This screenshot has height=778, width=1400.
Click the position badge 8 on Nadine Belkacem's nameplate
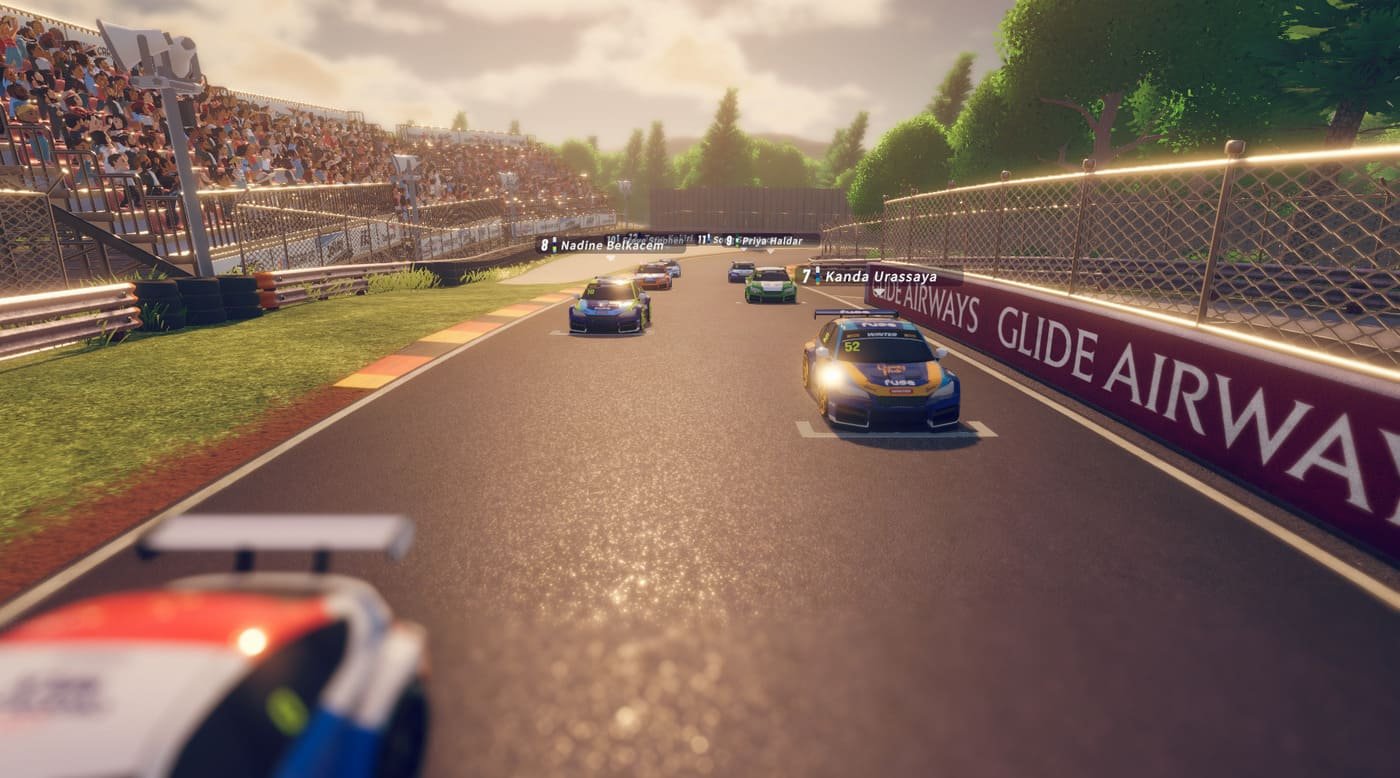544,244
